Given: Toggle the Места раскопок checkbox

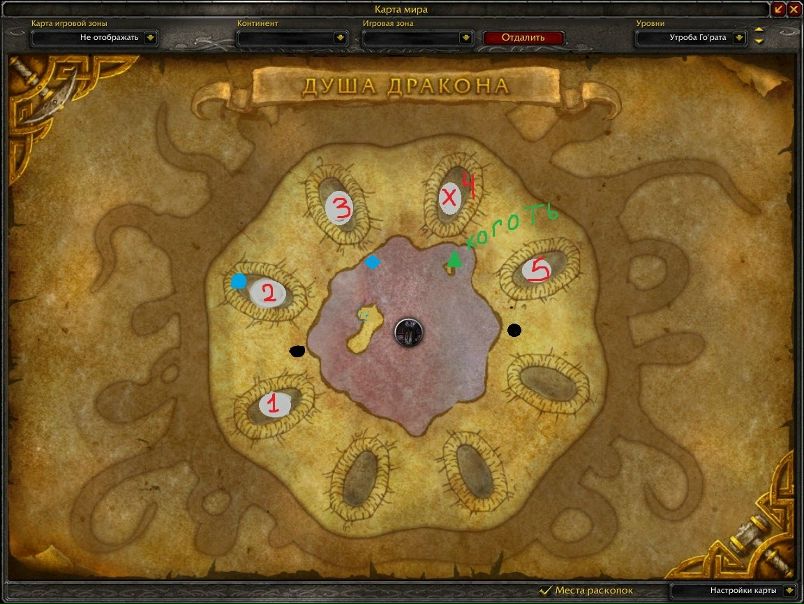Looking at the screenshot, I should coord(546,591).
